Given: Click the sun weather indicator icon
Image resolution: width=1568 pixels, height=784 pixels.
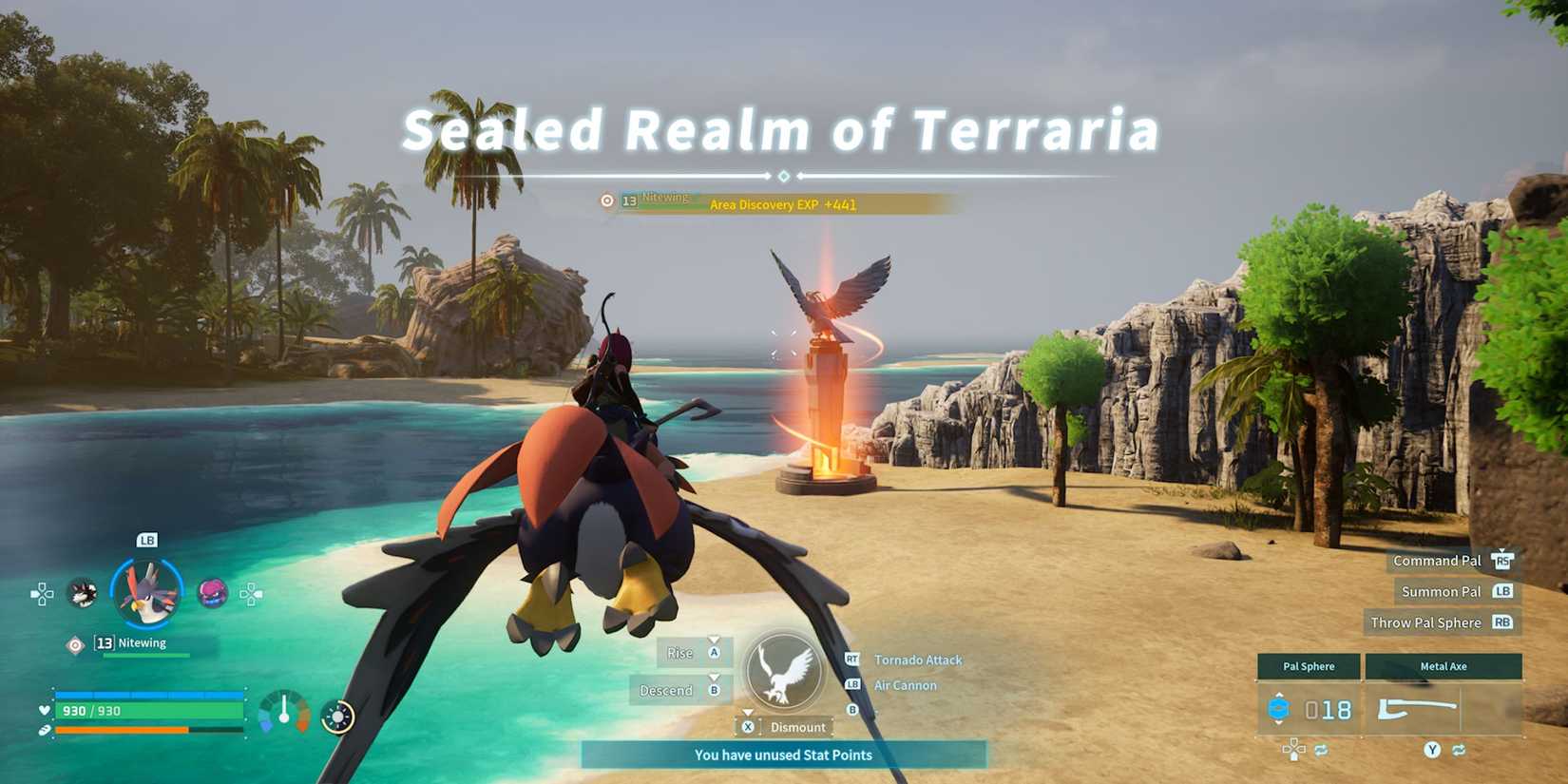Looking at the screenshot, I should [x=338, y=715].
